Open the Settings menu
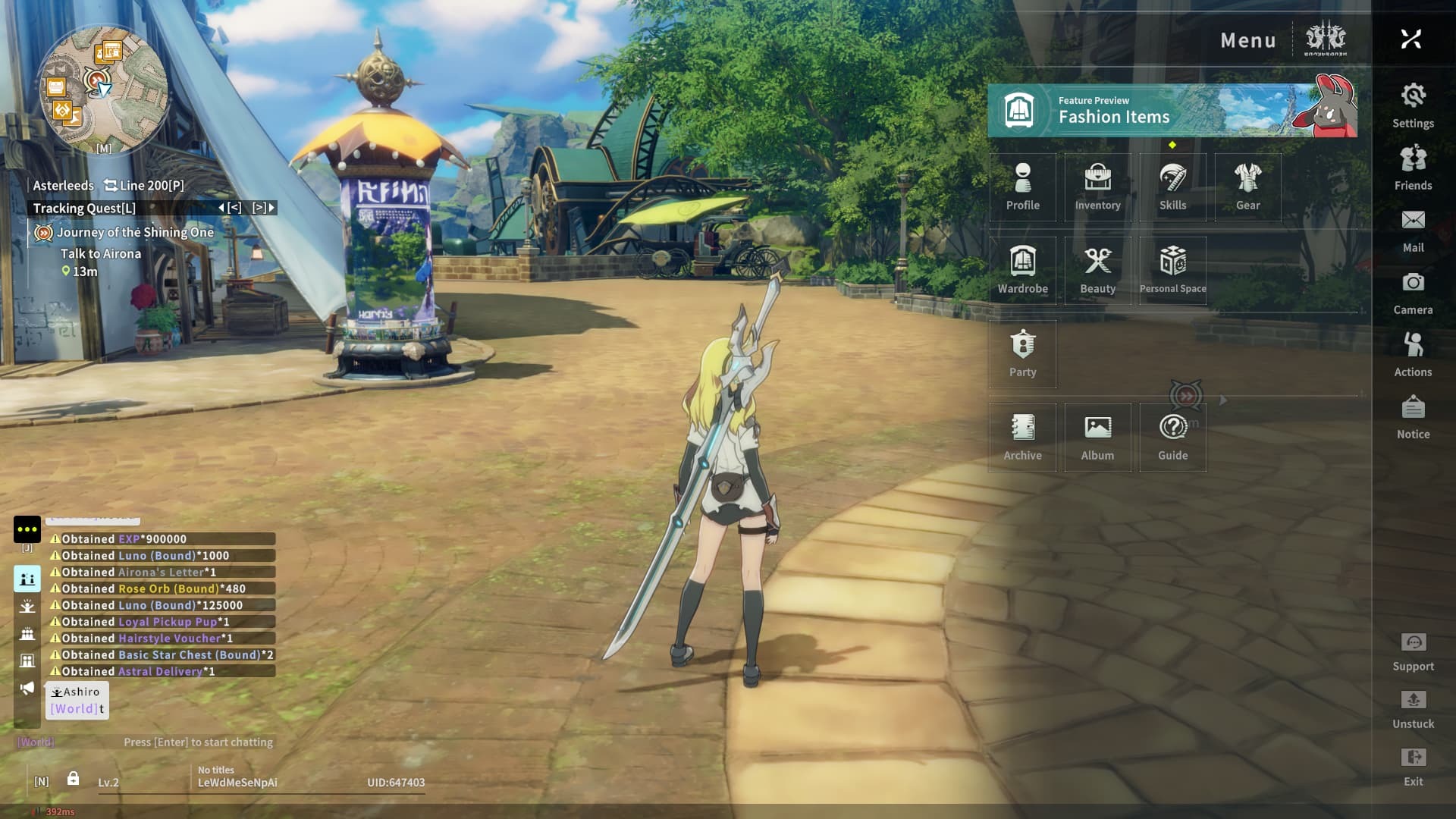 [1413, 105]
